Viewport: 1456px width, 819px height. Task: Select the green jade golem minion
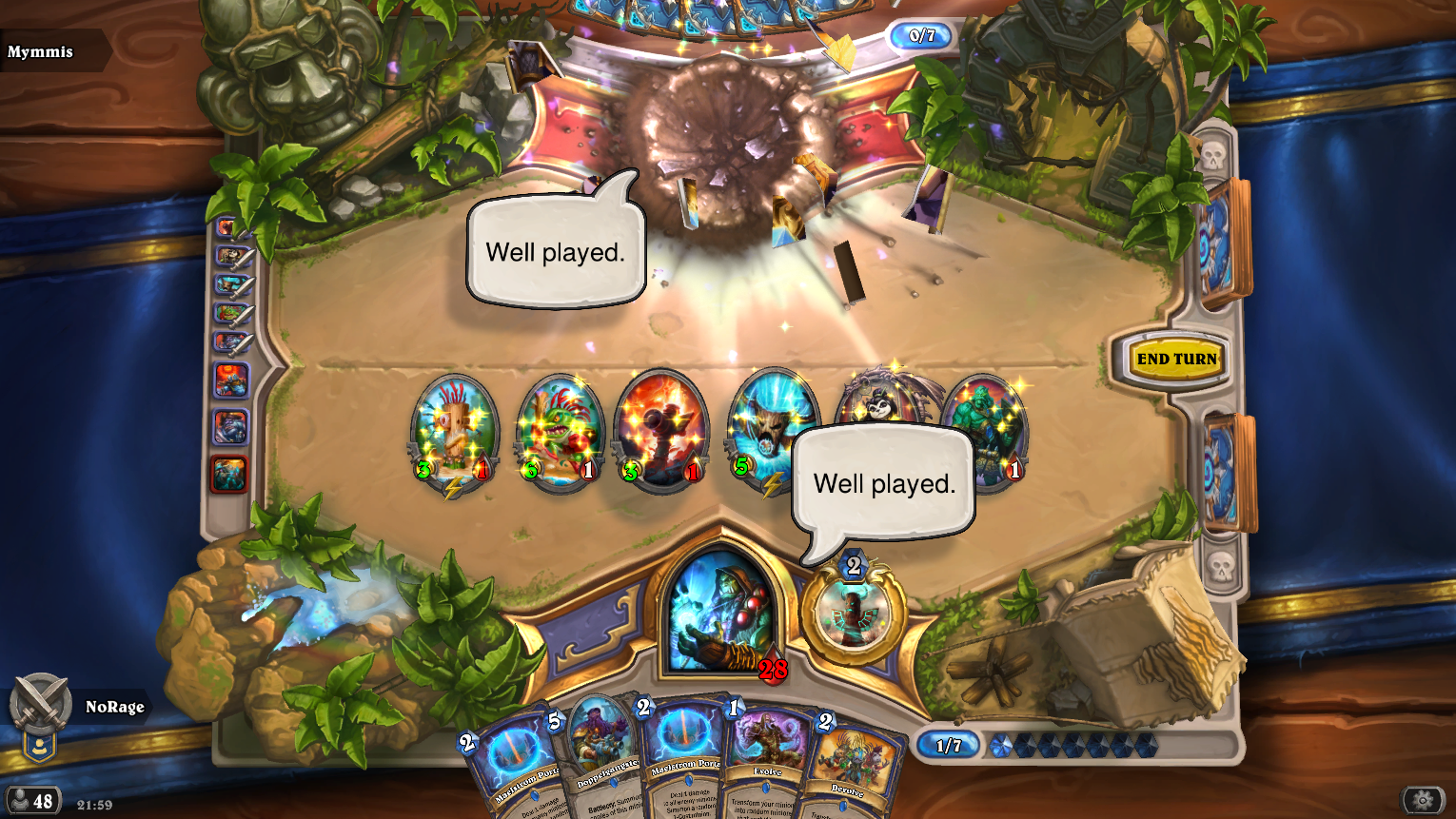[x=987, y=428]
